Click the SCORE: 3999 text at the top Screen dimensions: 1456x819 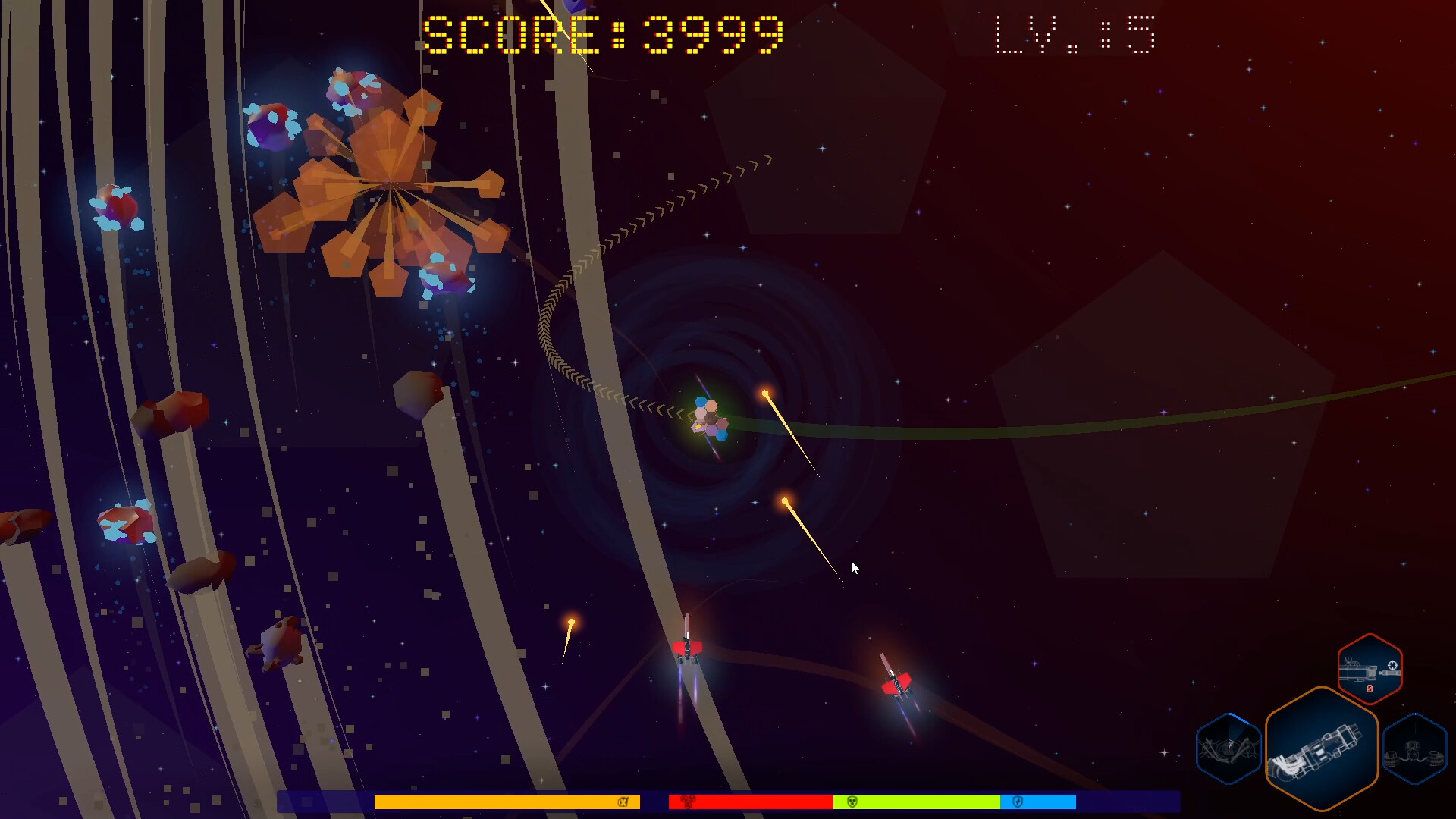(x=603, y=33)
